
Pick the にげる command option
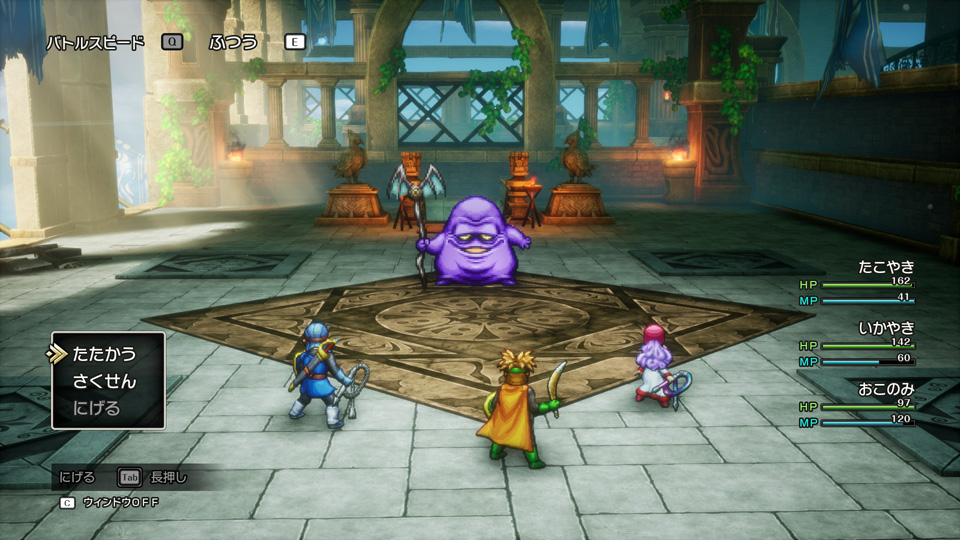pyautogui.click(x=96, y=408)
